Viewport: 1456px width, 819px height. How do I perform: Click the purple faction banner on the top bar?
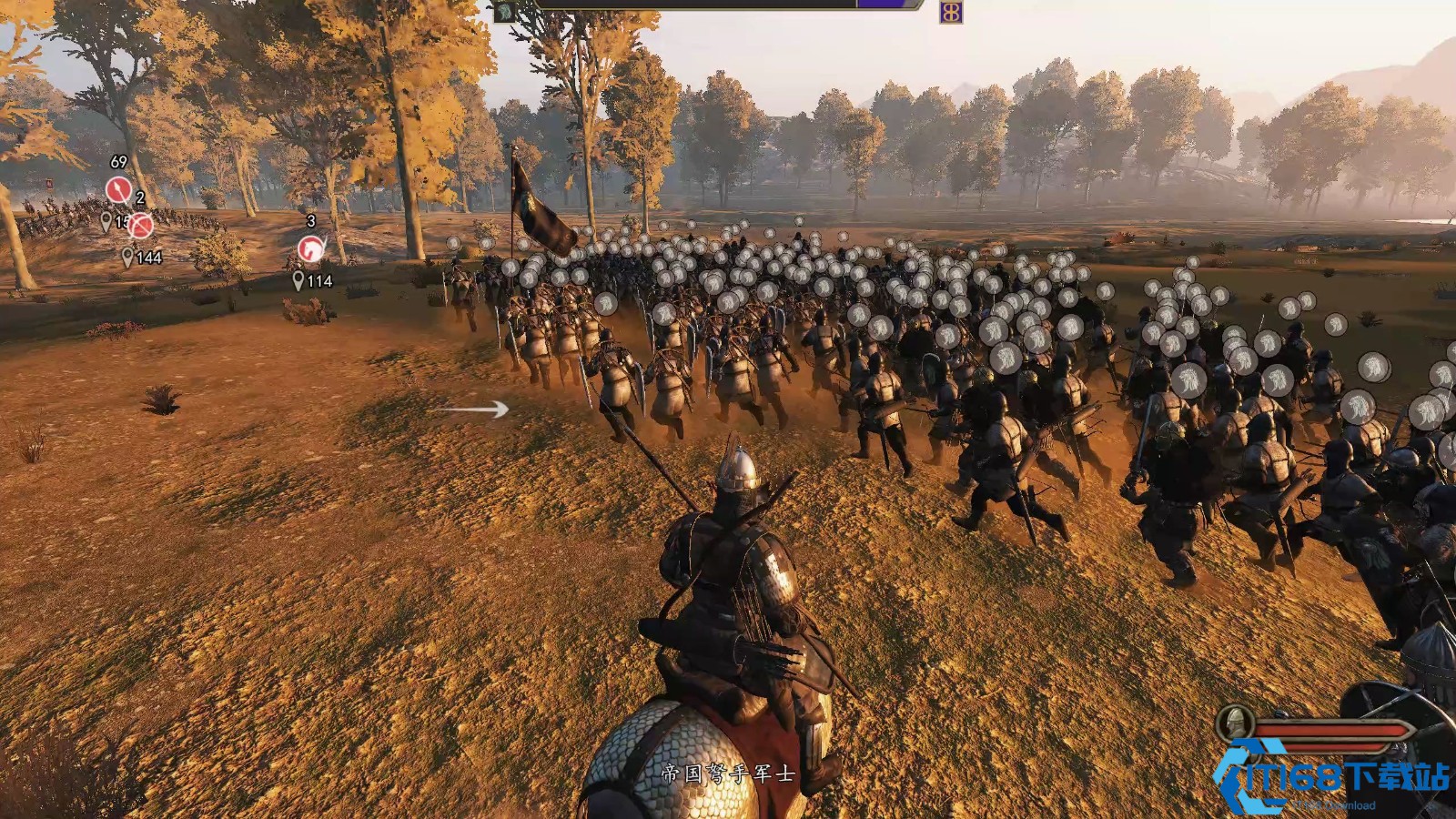click(x=951, y=12)
